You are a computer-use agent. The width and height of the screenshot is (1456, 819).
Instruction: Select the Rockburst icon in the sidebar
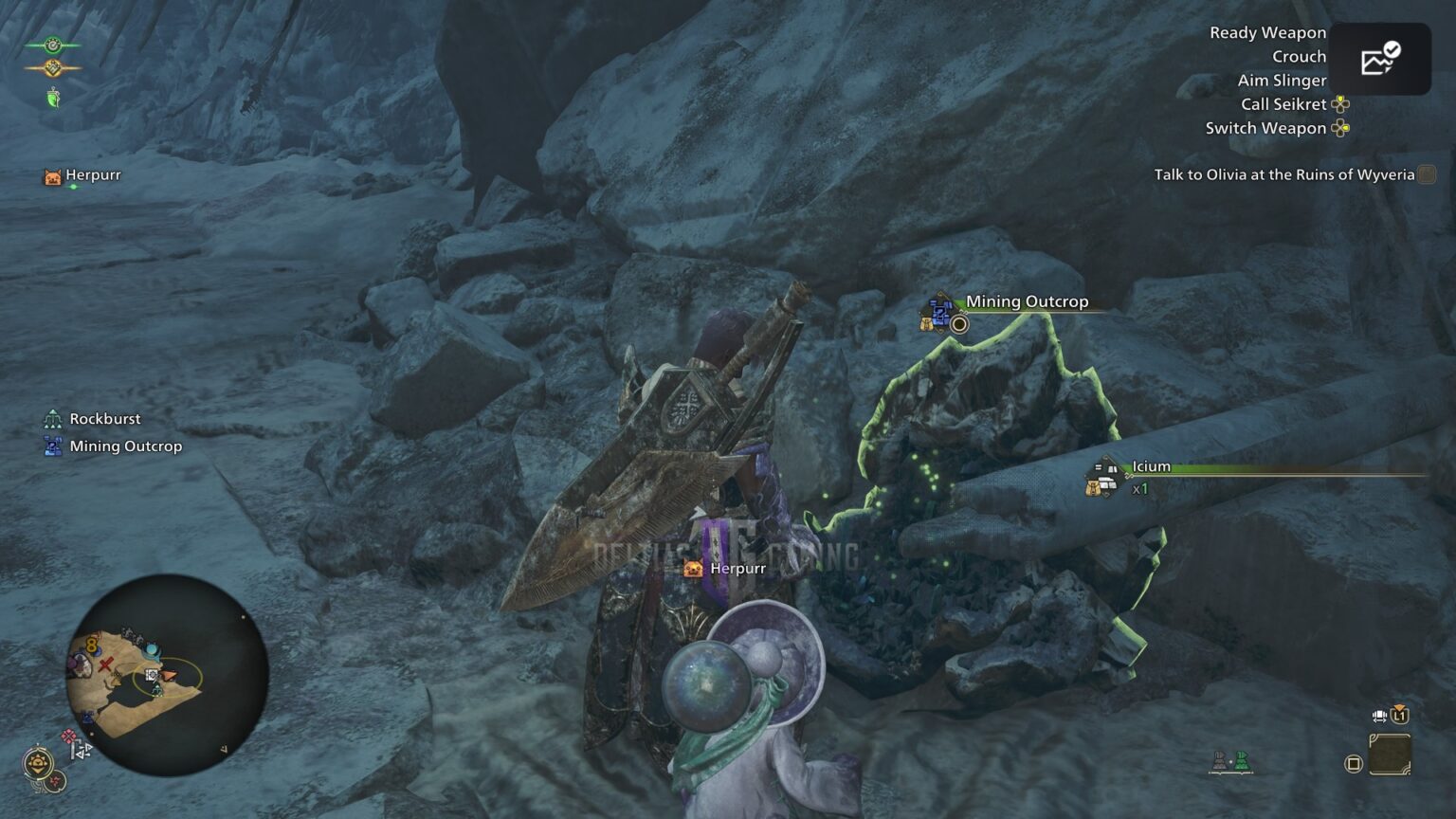click(52, 418)
